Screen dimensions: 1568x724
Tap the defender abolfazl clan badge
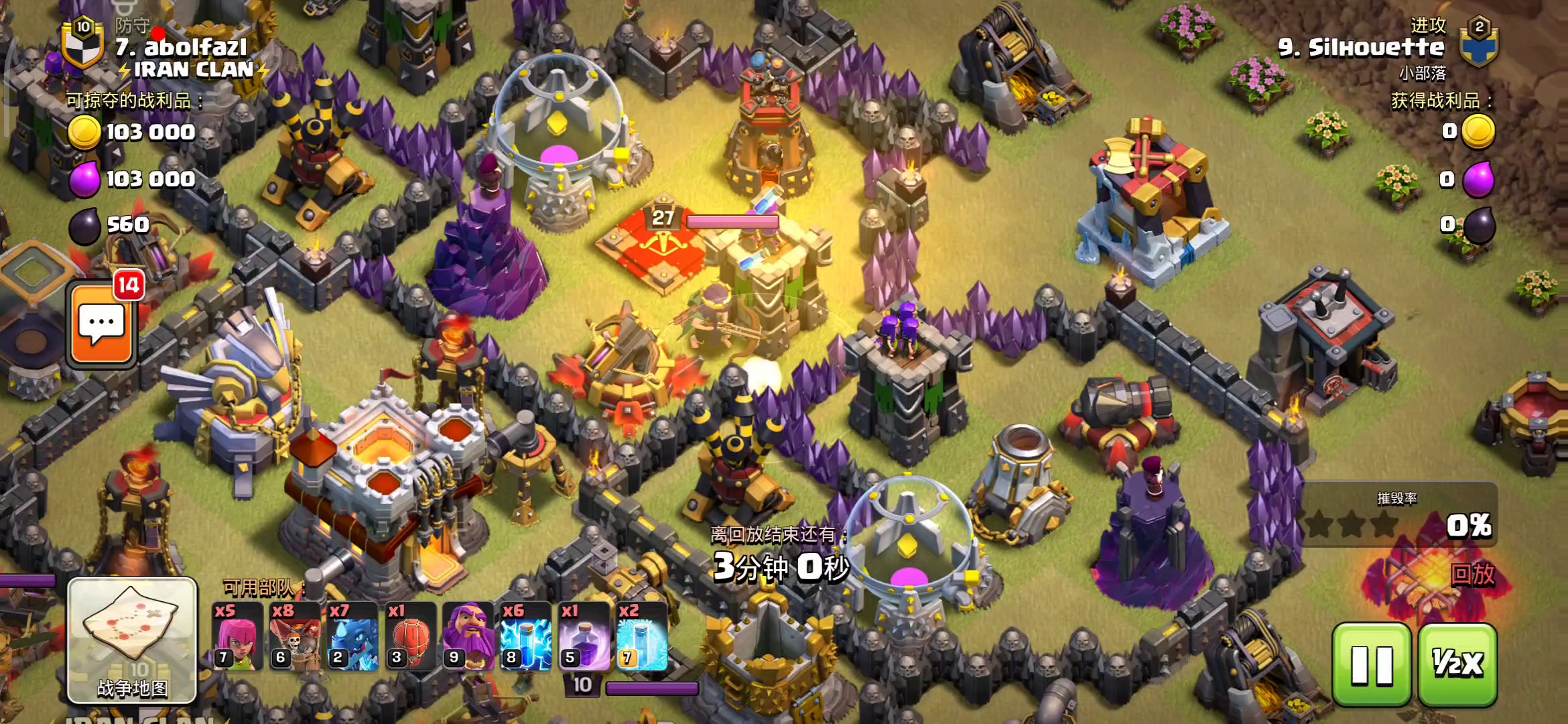pos(82,44)
